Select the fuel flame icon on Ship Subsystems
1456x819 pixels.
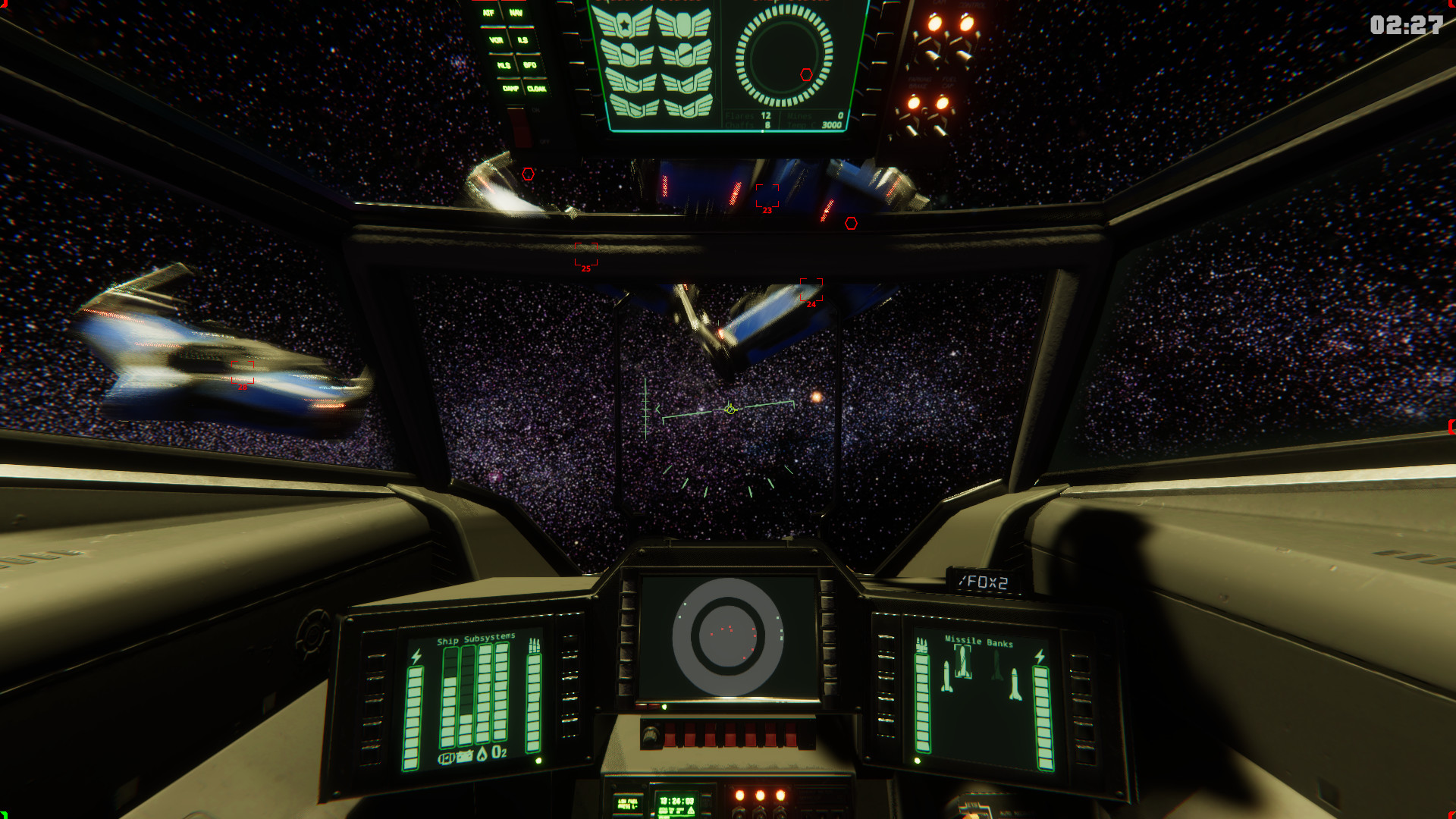click(482, 755)
